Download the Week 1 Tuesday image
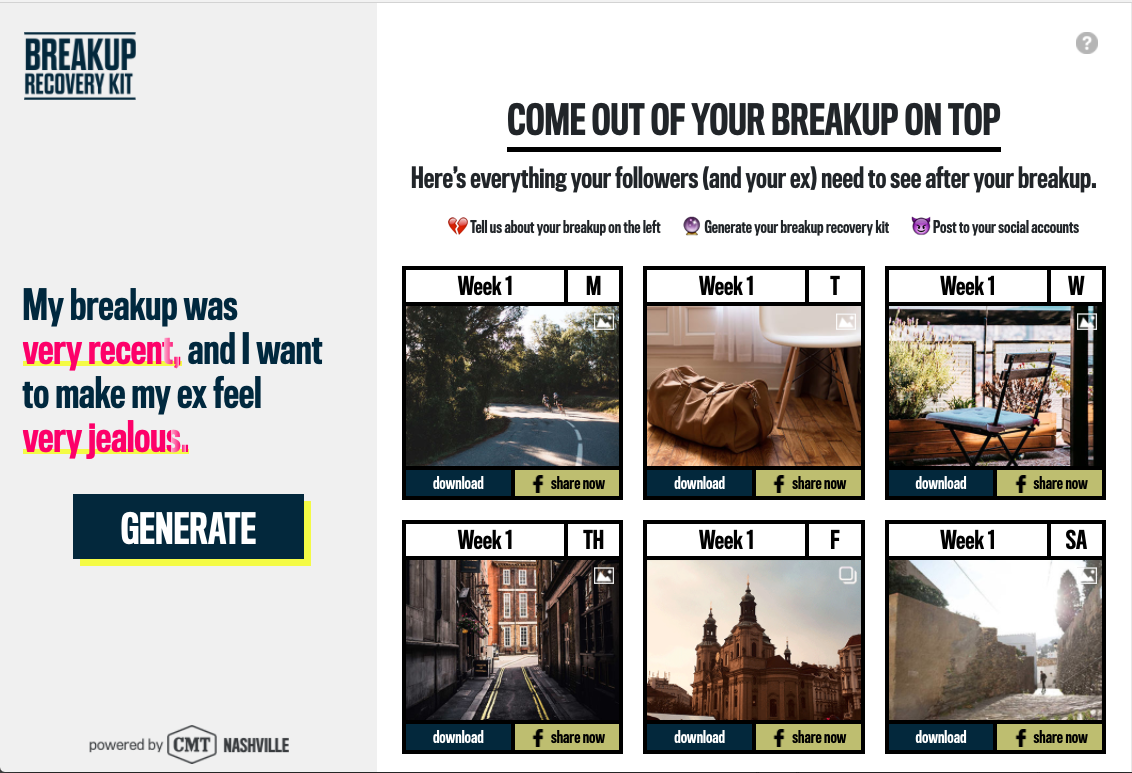This screenshot has height=773, width=1132. 699,483
